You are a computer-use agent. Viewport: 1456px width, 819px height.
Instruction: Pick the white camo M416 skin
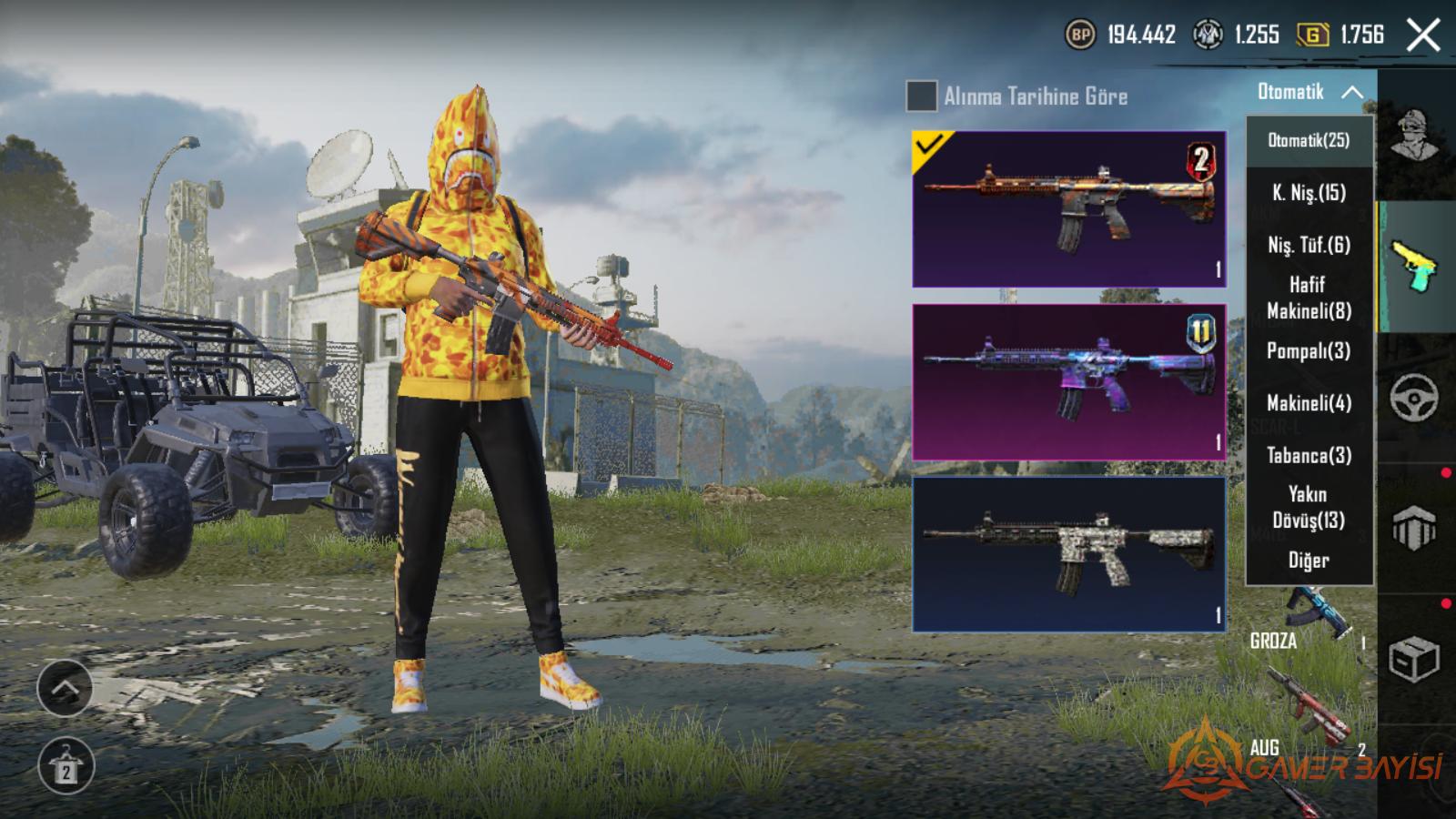click(1069, 554)
